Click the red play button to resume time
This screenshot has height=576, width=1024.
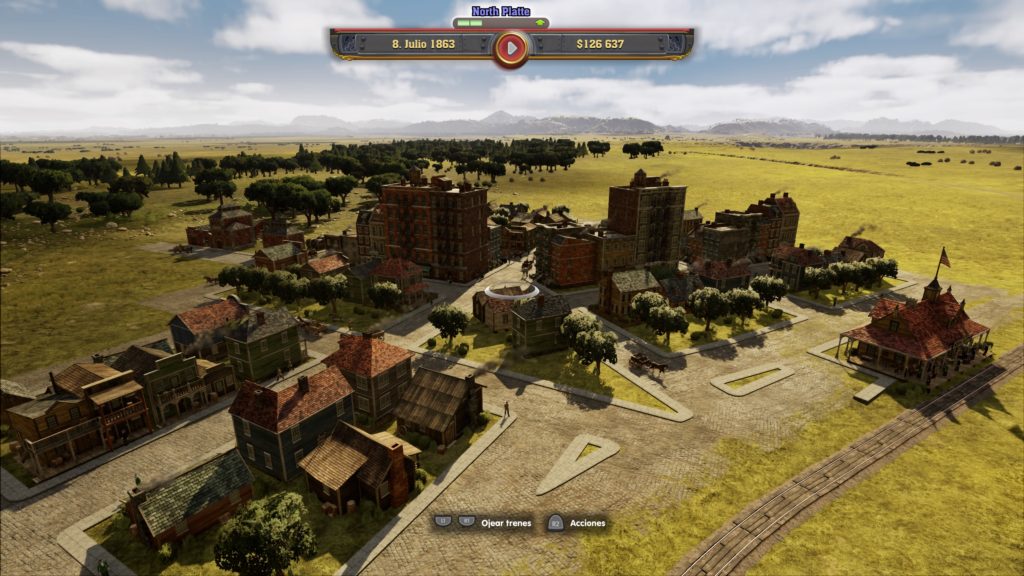[x=511, y=46]
